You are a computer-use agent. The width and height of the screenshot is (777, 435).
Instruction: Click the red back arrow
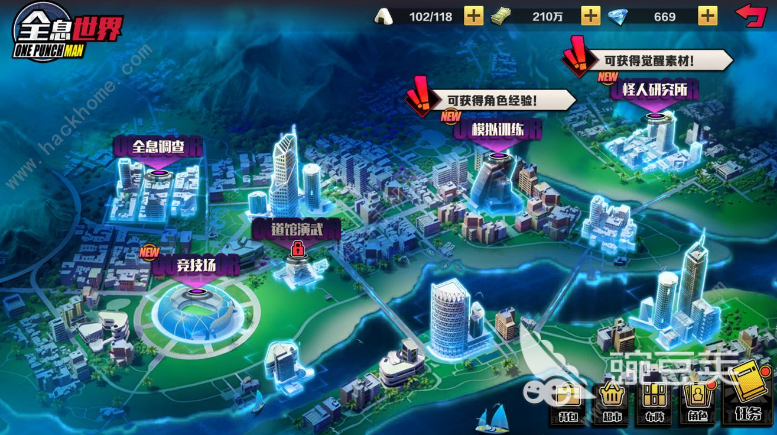[749, 15]
